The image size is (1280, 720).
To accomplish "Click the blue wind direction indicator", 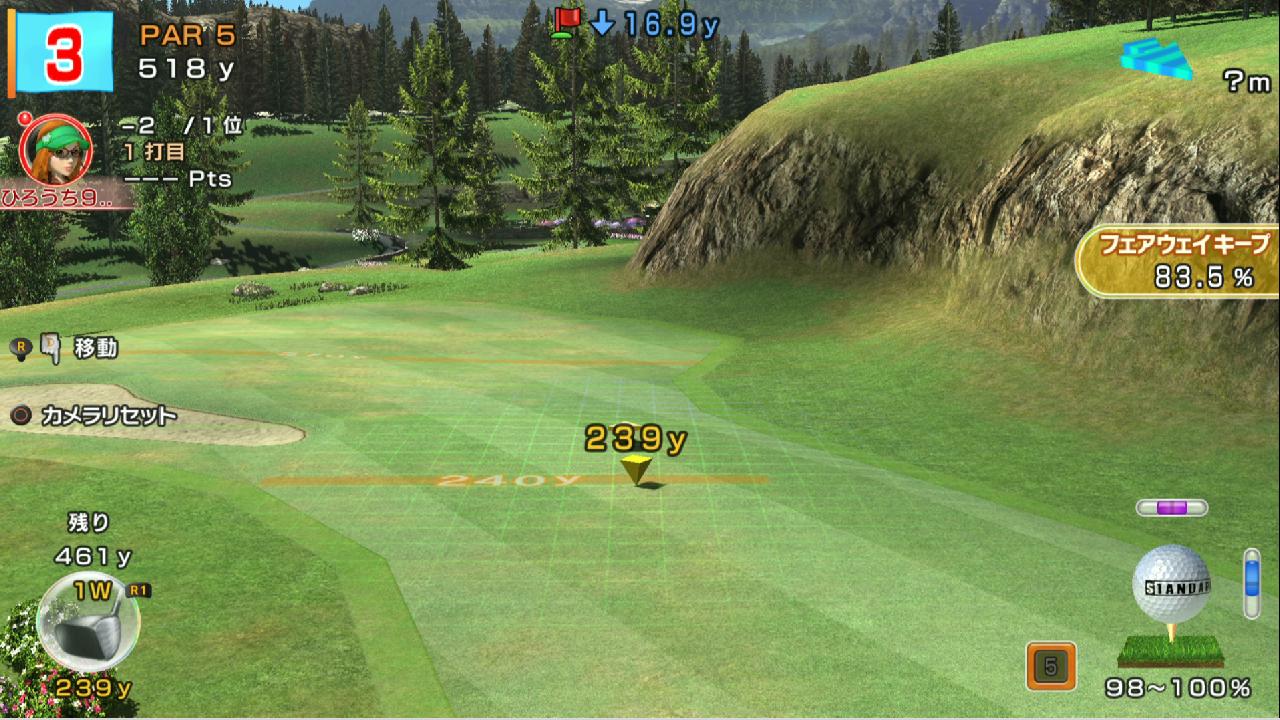I will (x=1157, y=60).
